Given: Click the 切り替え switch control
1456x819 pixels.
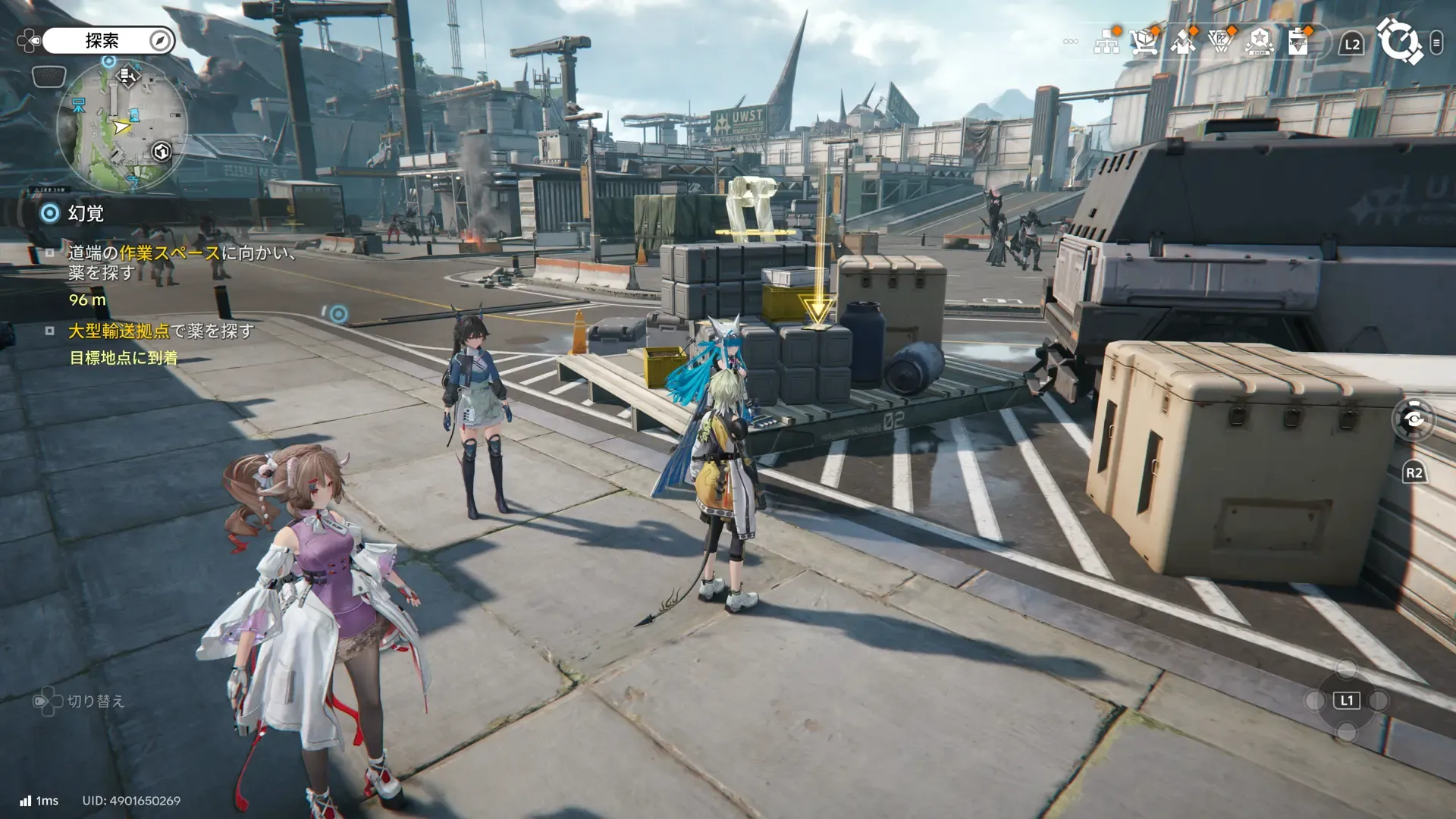Looking at the screenshot, I should click(80, 701).
